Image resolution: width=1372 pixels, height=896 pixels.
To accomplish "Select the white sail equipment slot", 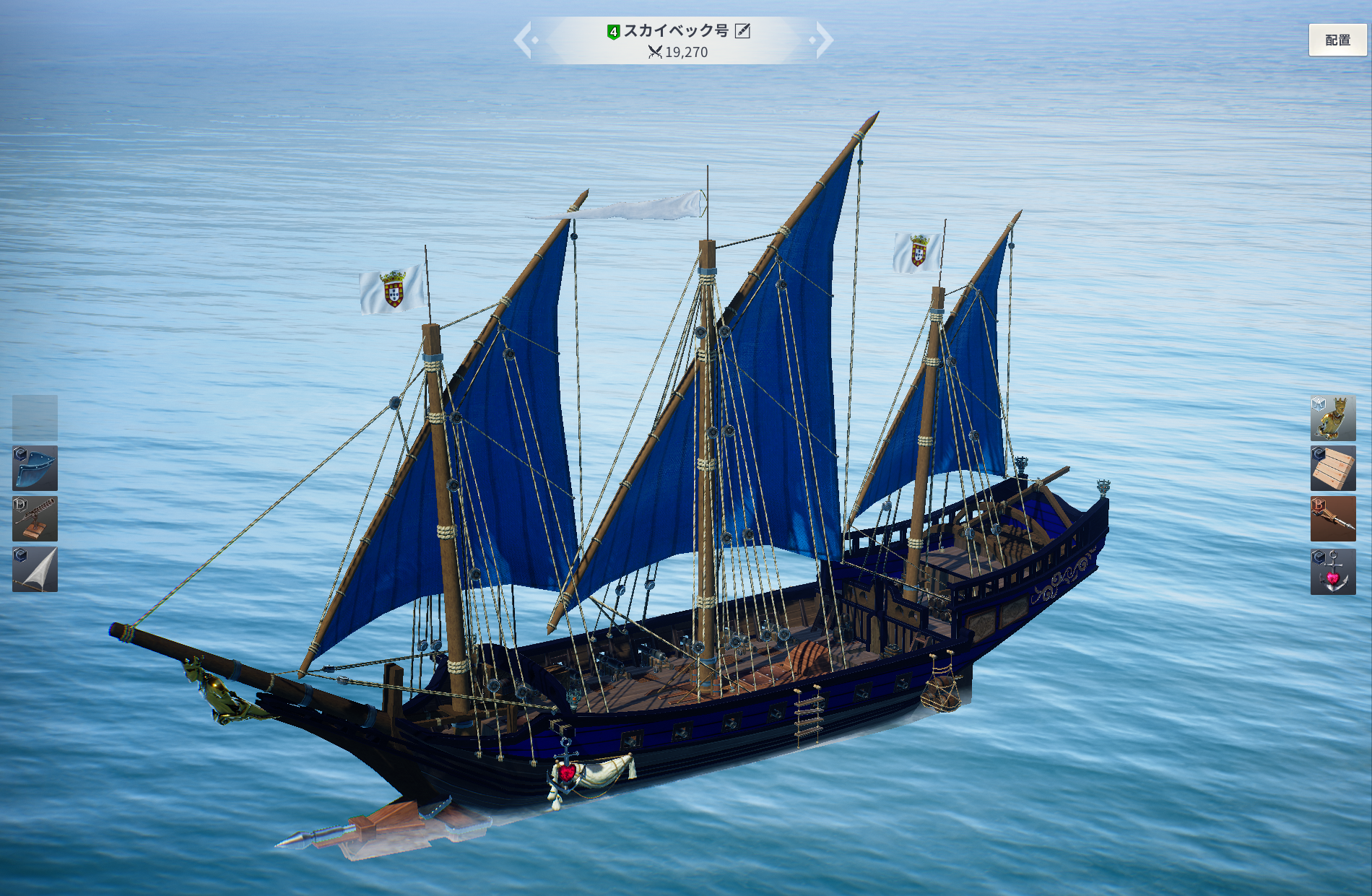I will click(35, 570).
